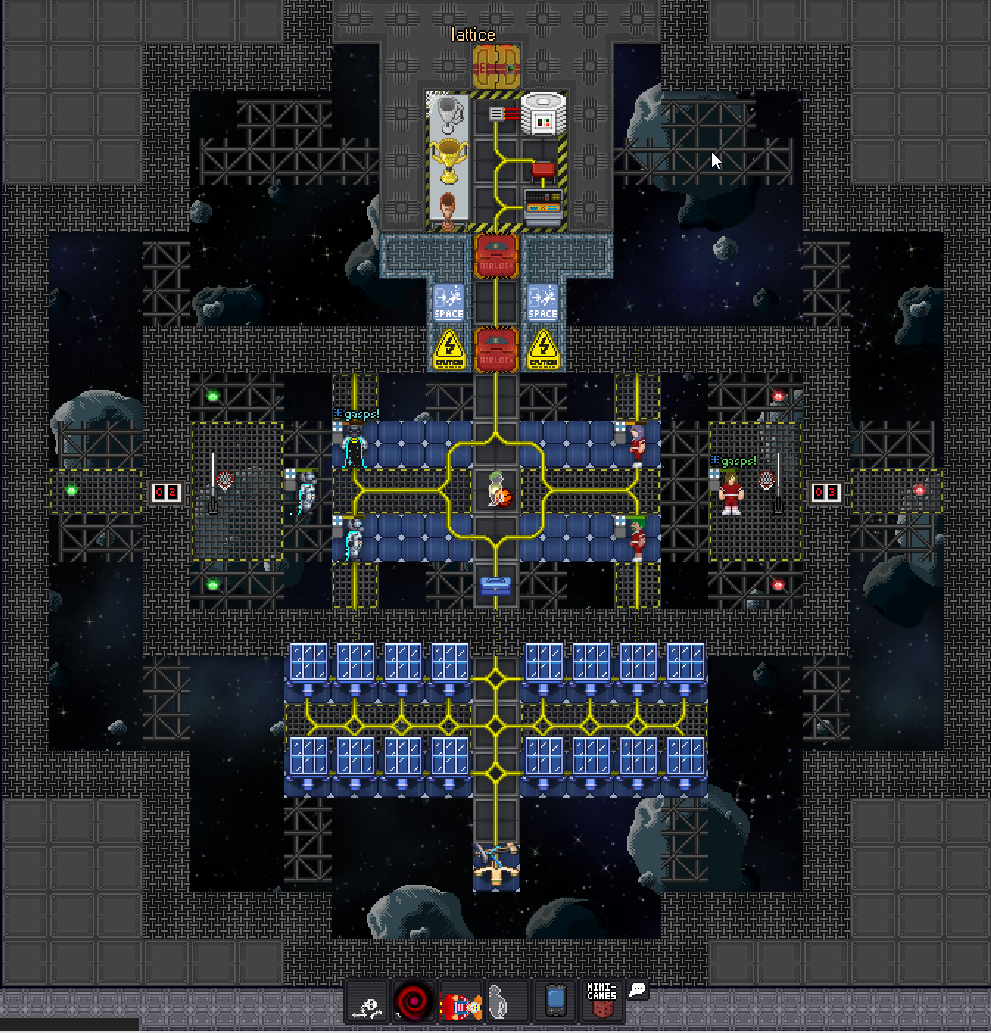Open the Mini-Games button
This screenshot has height=1033, width=991.
(602, 1000)
